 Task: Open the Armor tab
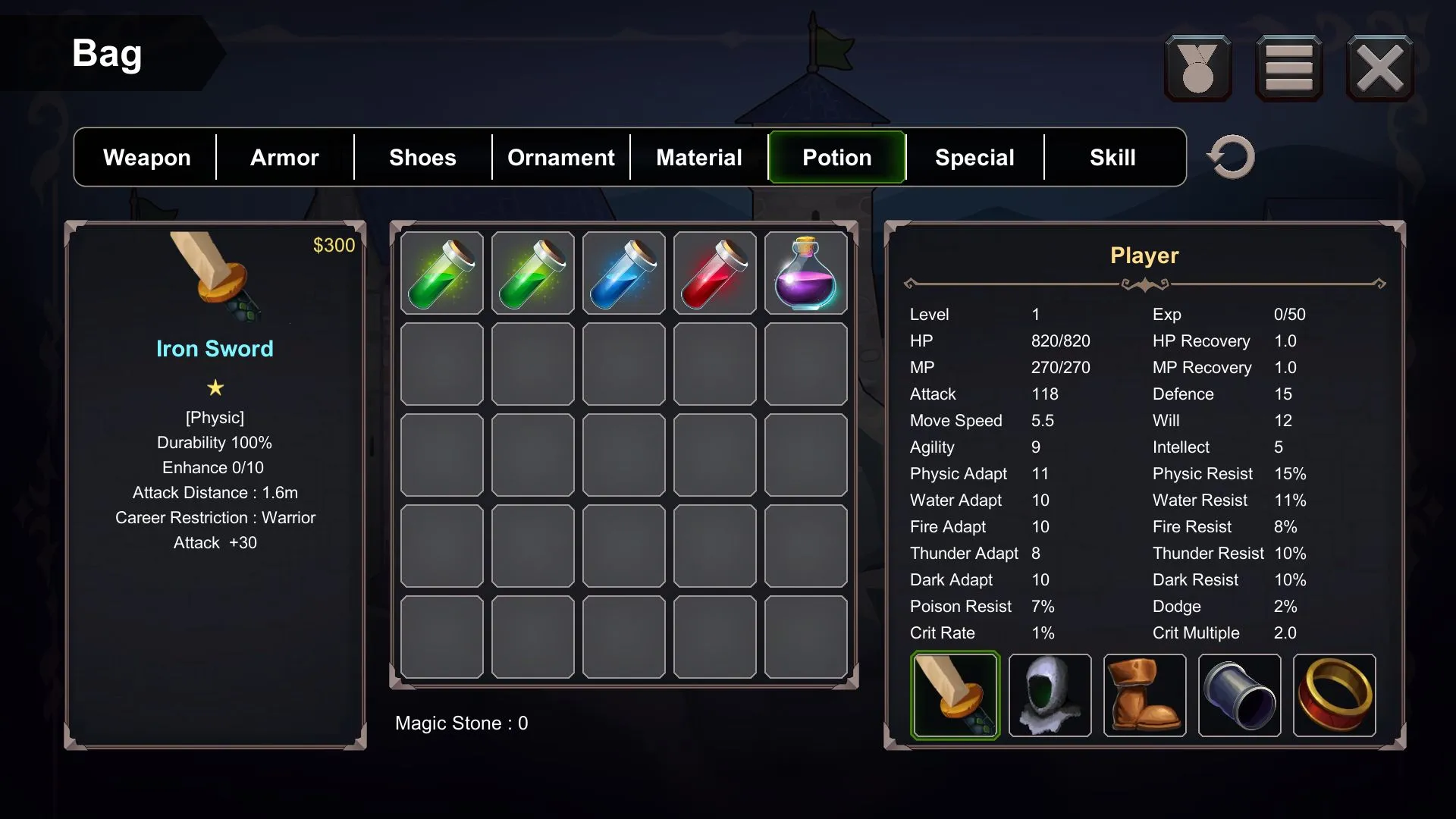pos(284,157)
